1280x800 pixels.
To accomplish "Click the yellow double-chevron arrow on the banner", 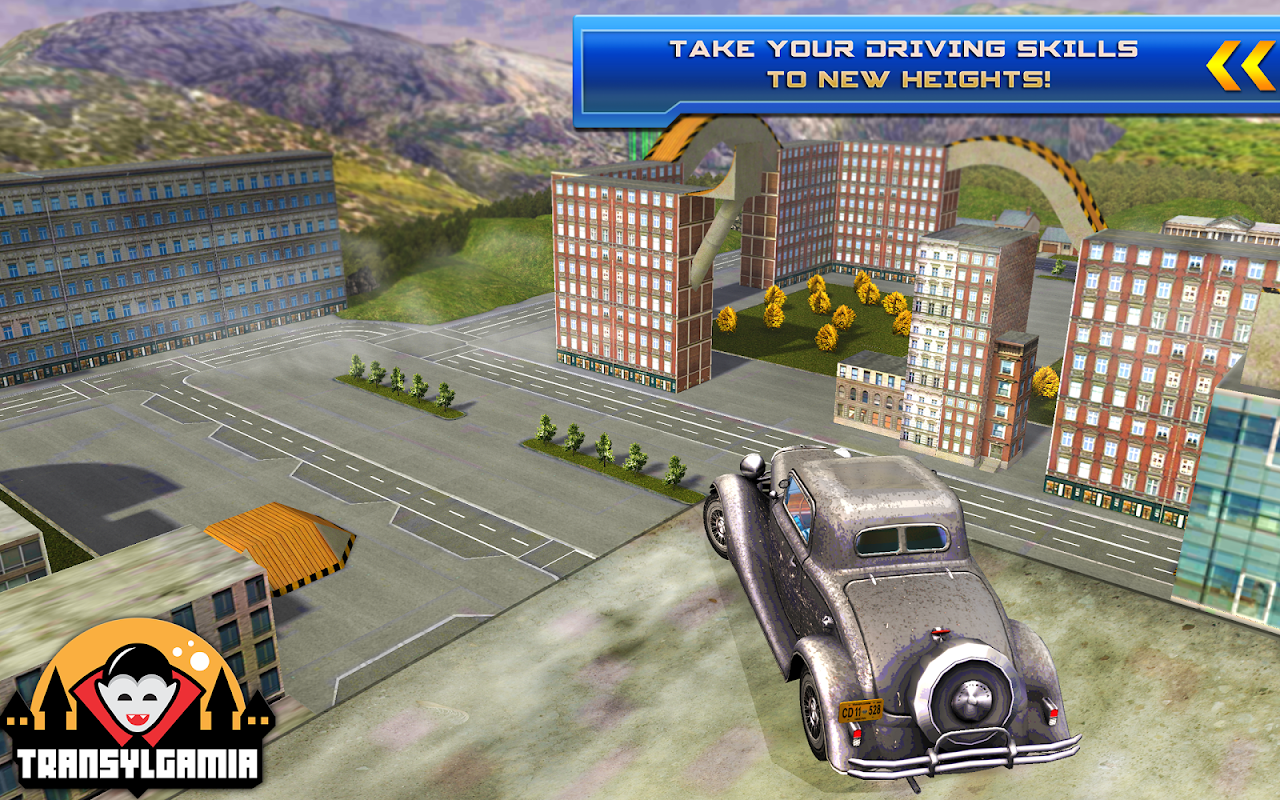I will (1239, 66).
